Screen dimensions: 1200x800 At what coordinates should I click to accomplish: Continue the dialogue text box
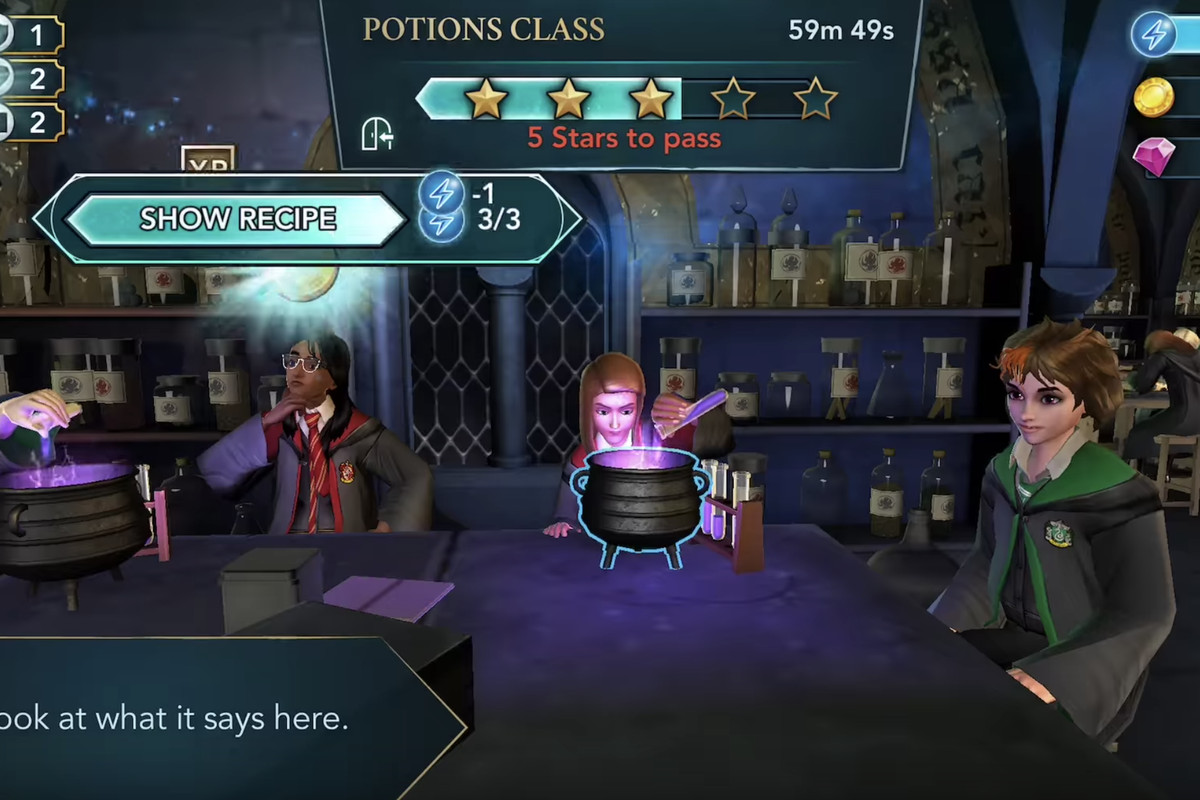[220, 720]
